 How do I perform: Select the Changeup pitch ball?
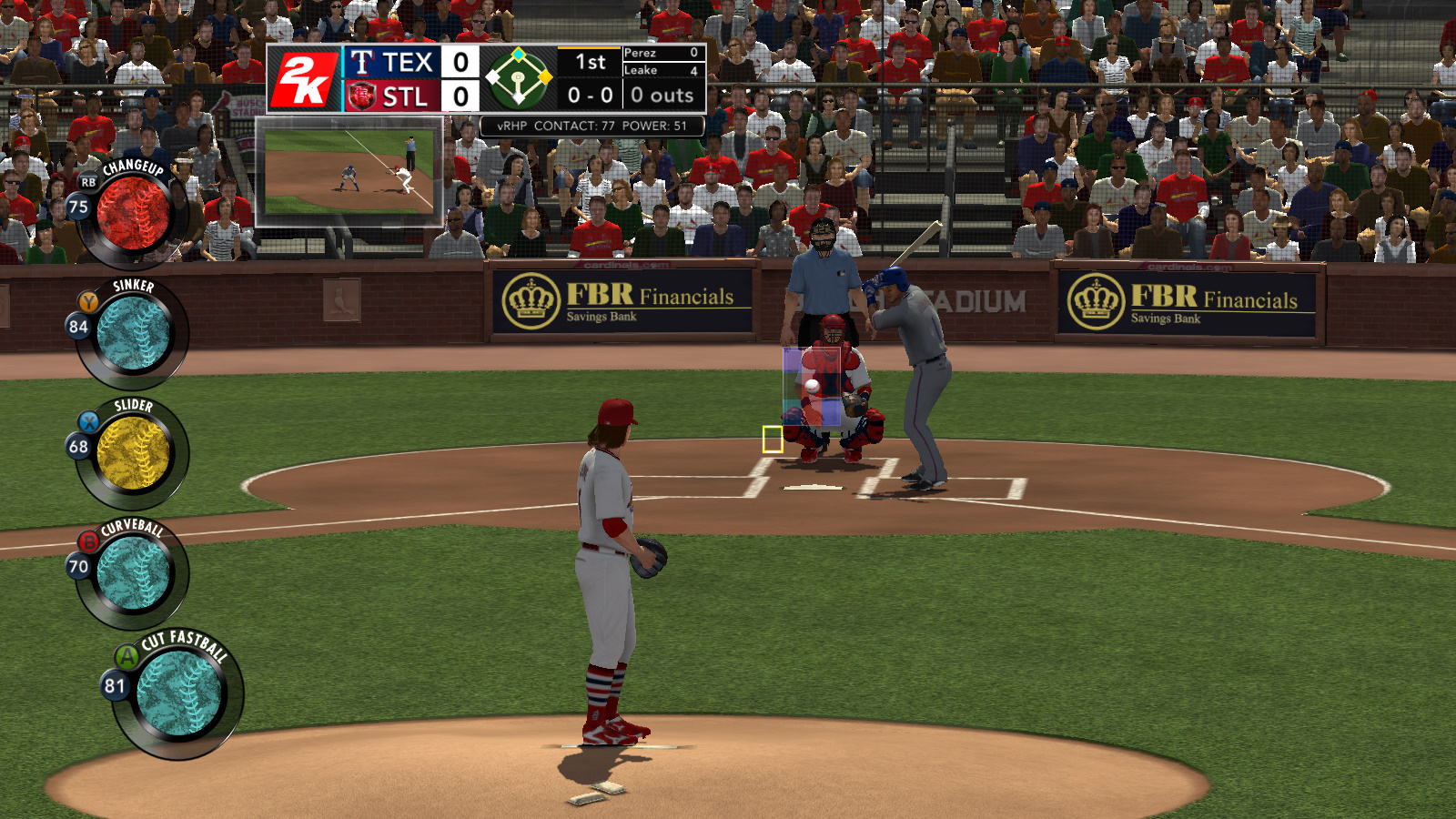[x=133, y=213]
